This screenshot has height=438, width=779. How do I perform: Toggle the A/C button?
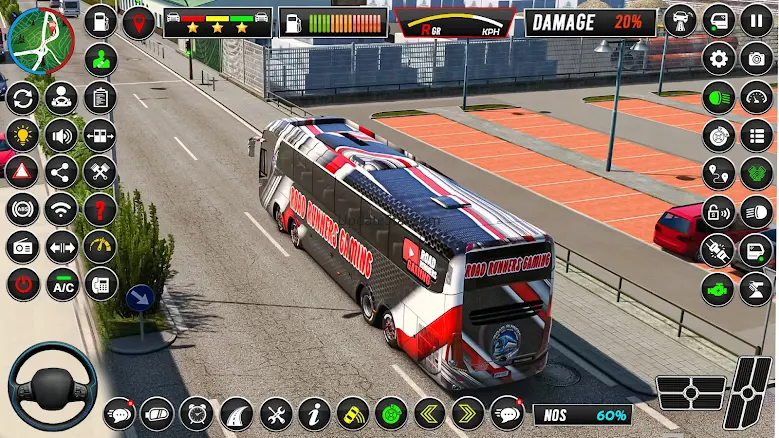[x=62, y=285]
